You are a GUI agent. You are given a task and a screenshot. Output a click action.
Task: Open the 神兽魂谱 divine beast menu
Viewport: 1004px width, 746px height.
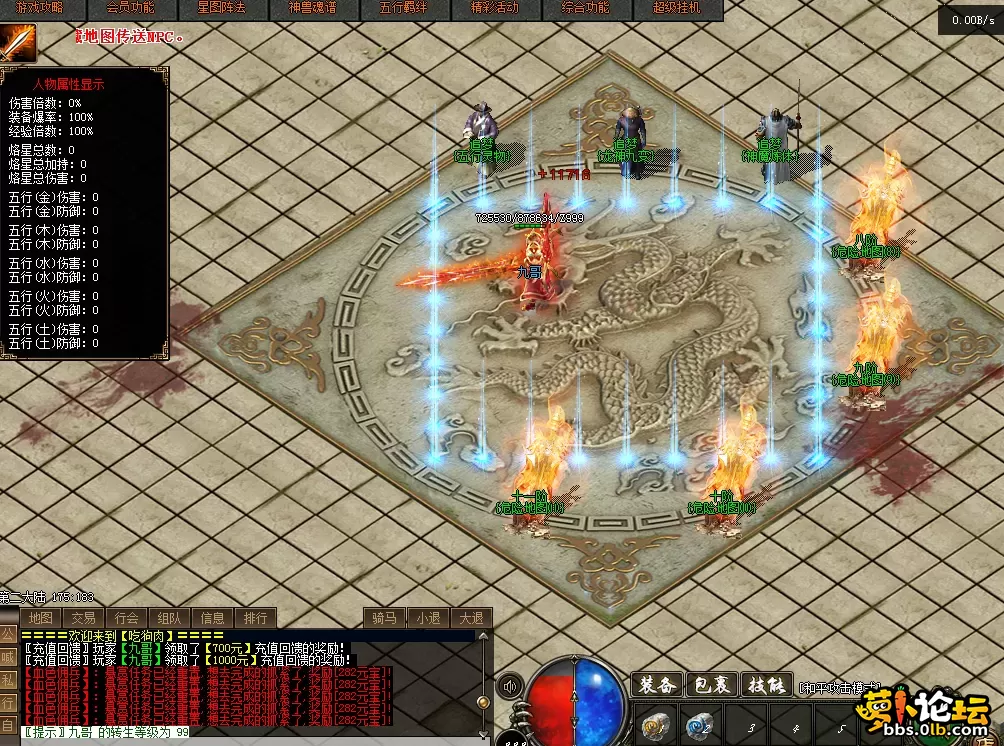(x=312, y=8)
